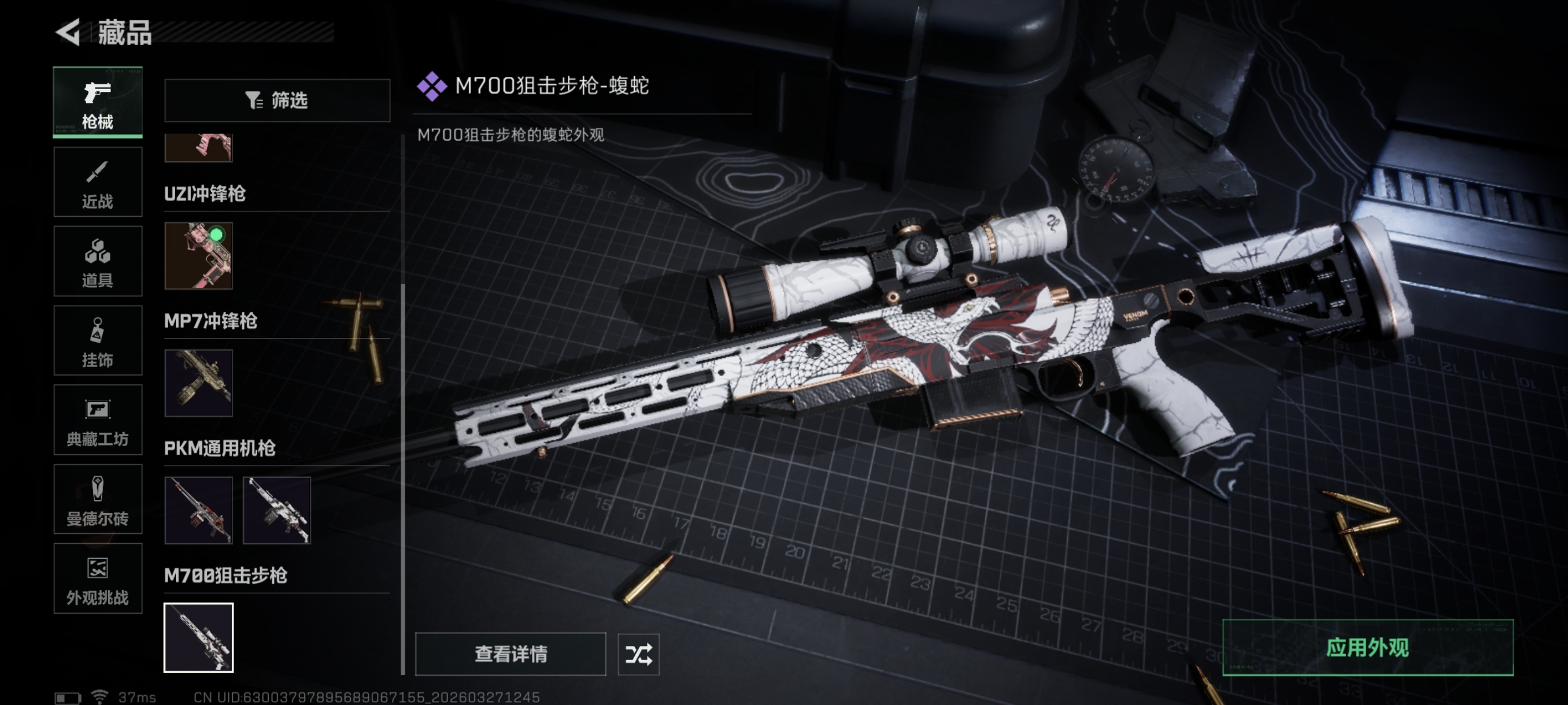The width and height of the screenshot is (1568, 705).
Task: Click the shuffle arrows icon button
Action: (638, 654)
